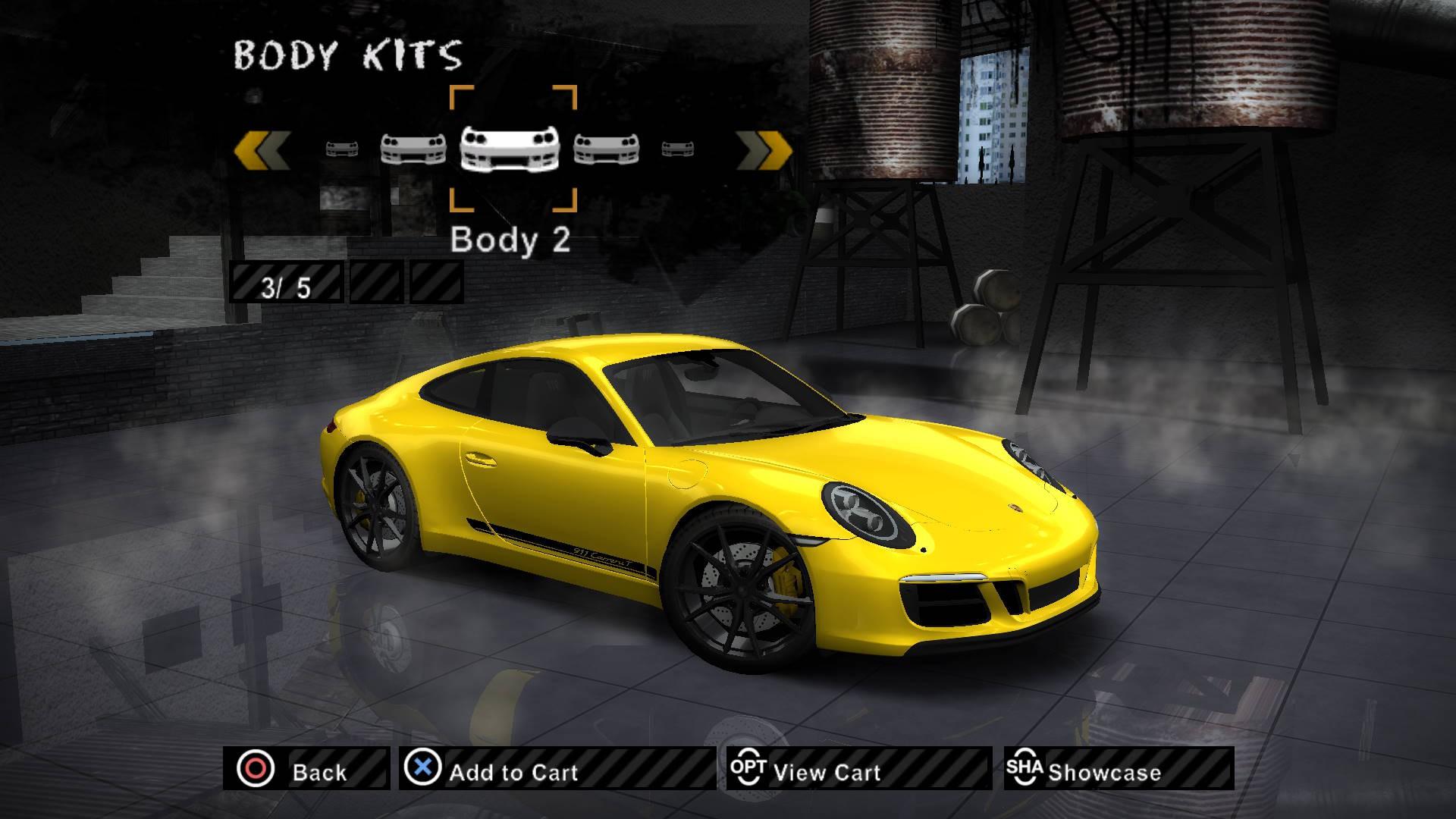The width and height of the screenshot is (1456, 819).
Task: Click the right yellow chevron arrow
Action: coord(764,149)
